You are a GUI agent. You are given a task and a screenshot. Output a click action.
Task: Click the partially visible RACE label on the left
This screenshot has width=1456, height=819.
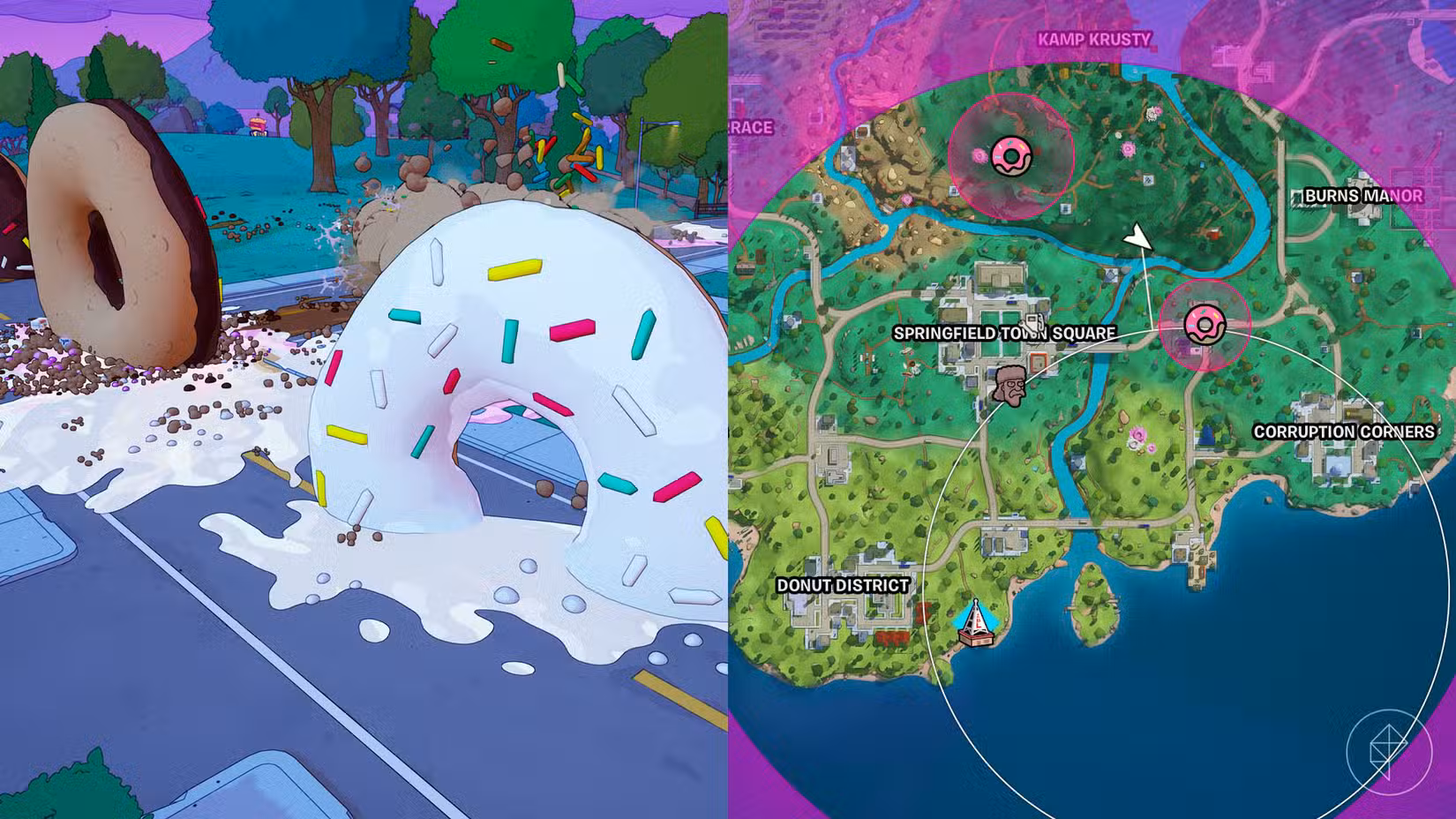click(749, 127)
